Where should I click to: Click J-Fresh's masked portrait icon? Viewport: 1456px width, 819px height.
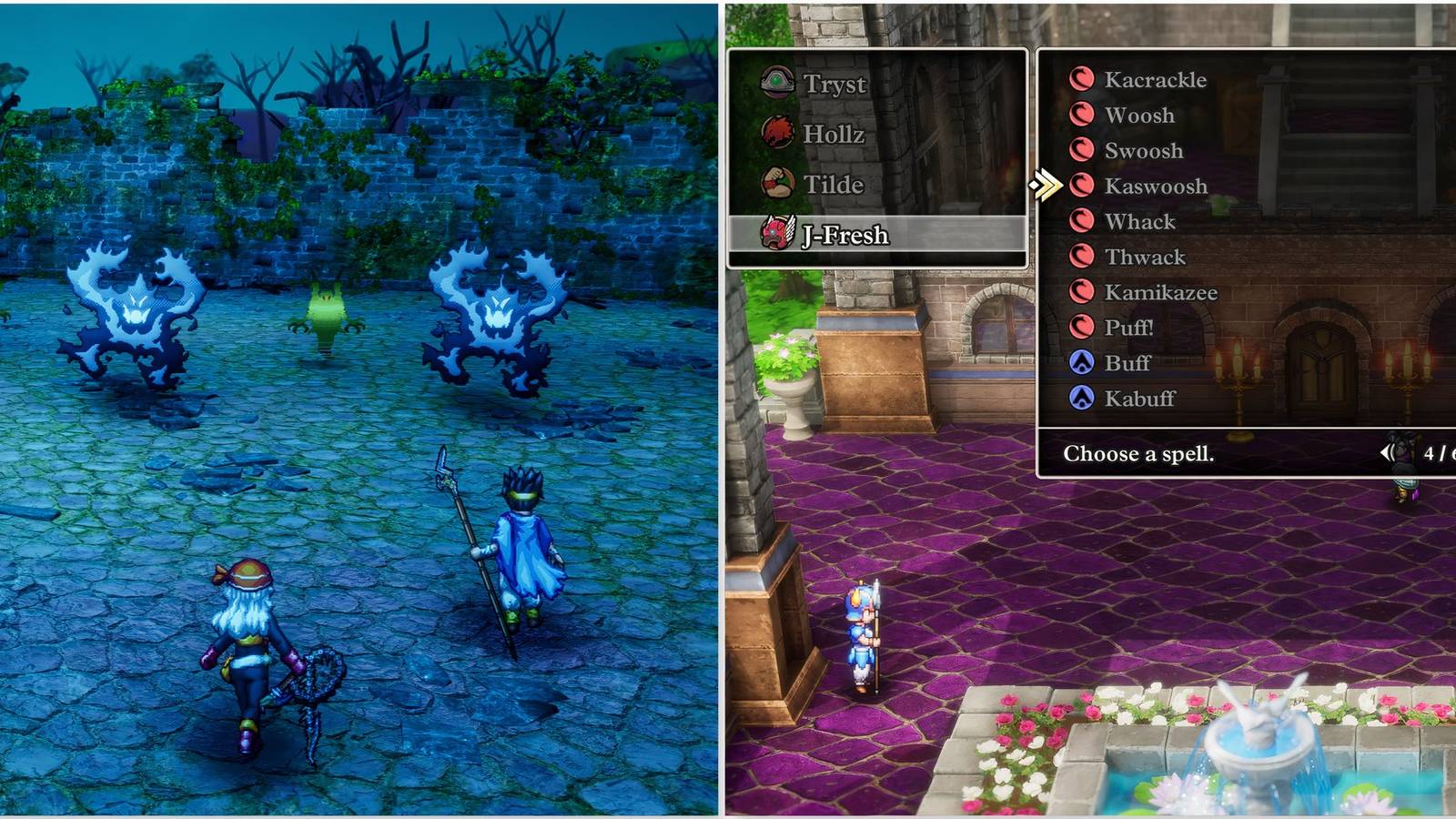[x=778, y=234]
